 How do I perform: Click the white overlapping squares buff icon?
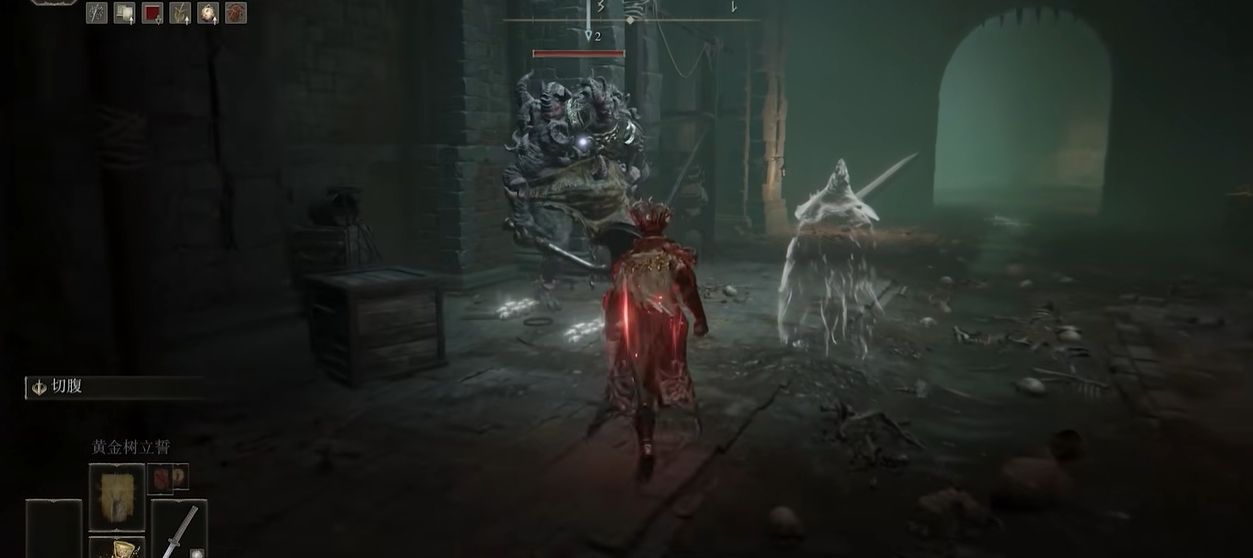click(x=124, y=13)
